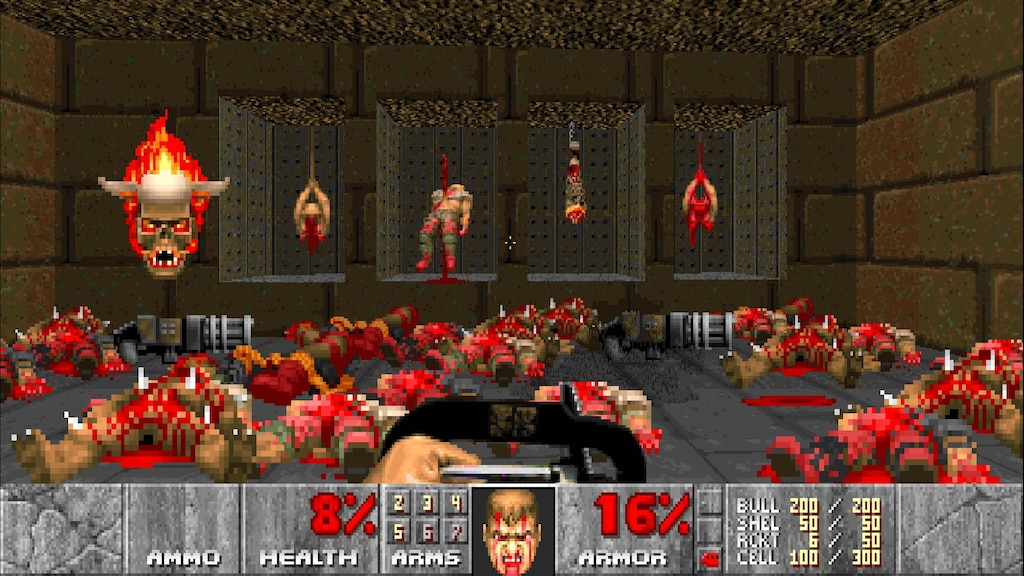Viewport: 1024px width, 576px height.
Task: Choose weapon number 3 under ARMS
Action: point(427,502)
